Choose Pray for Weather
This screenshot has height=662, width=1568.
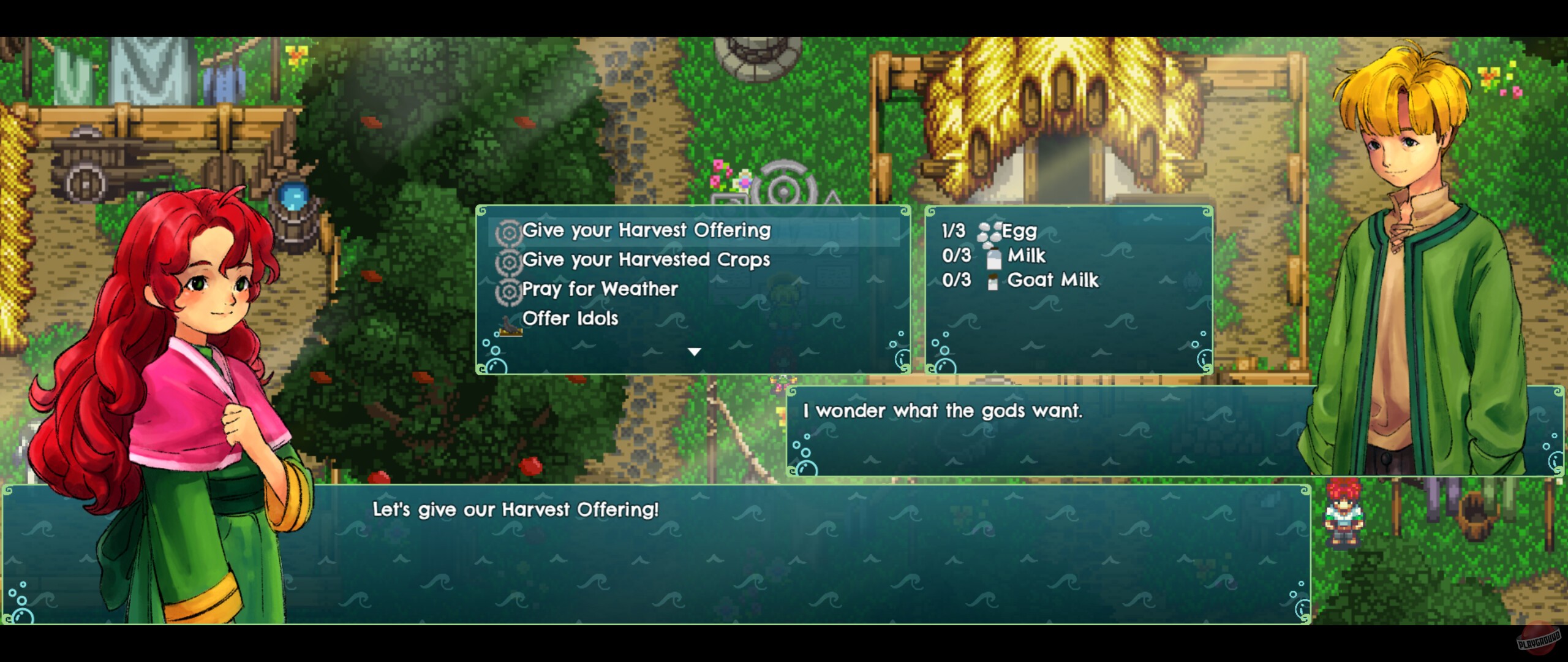pos(600,289)
